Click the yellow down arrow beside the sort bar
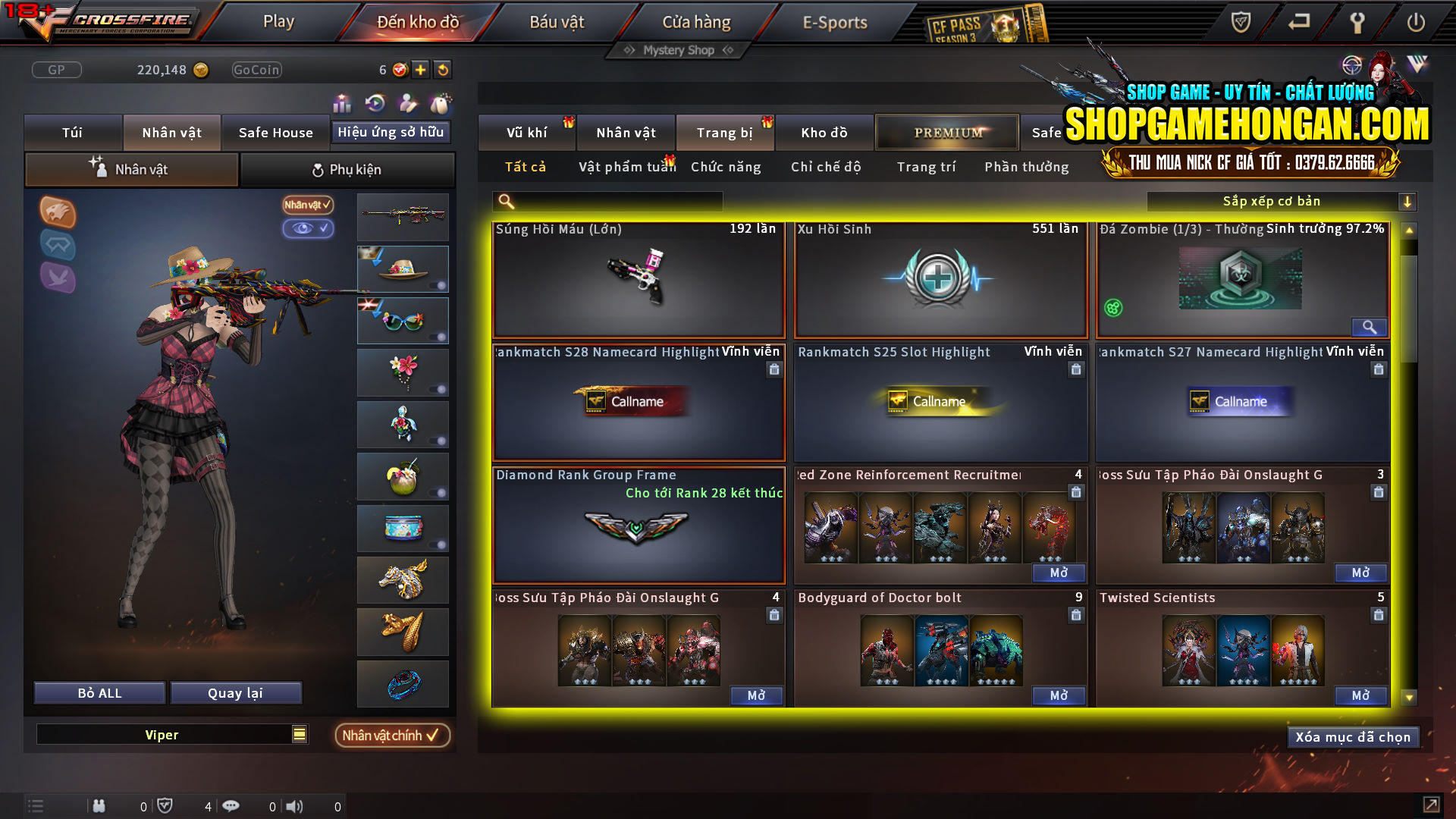 (x=1409, y=201)
